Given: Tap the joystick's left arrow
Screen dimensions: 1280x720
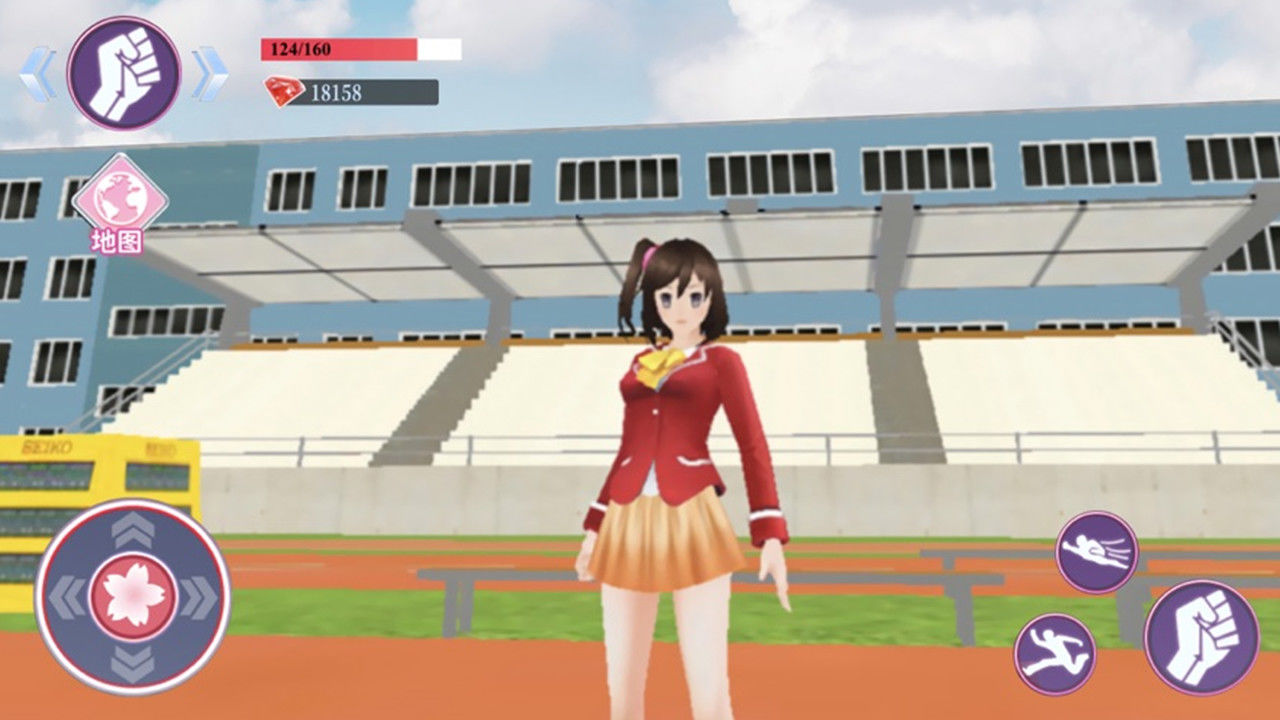Looking at the screenshot, I should point(68,597).
